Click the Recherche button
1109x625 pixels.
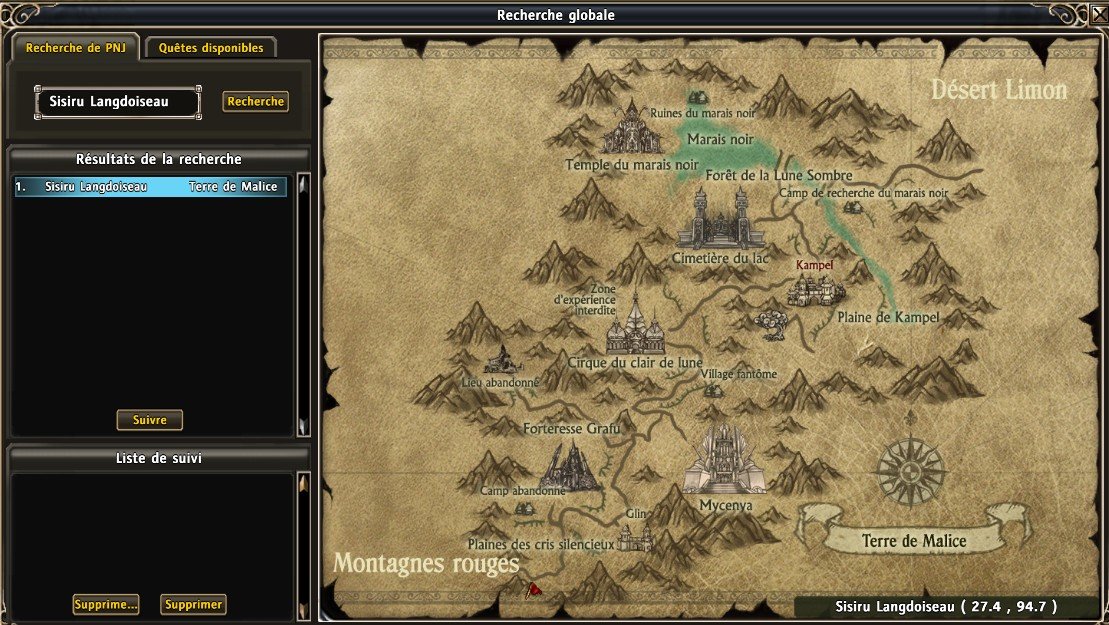click(255, 101)
